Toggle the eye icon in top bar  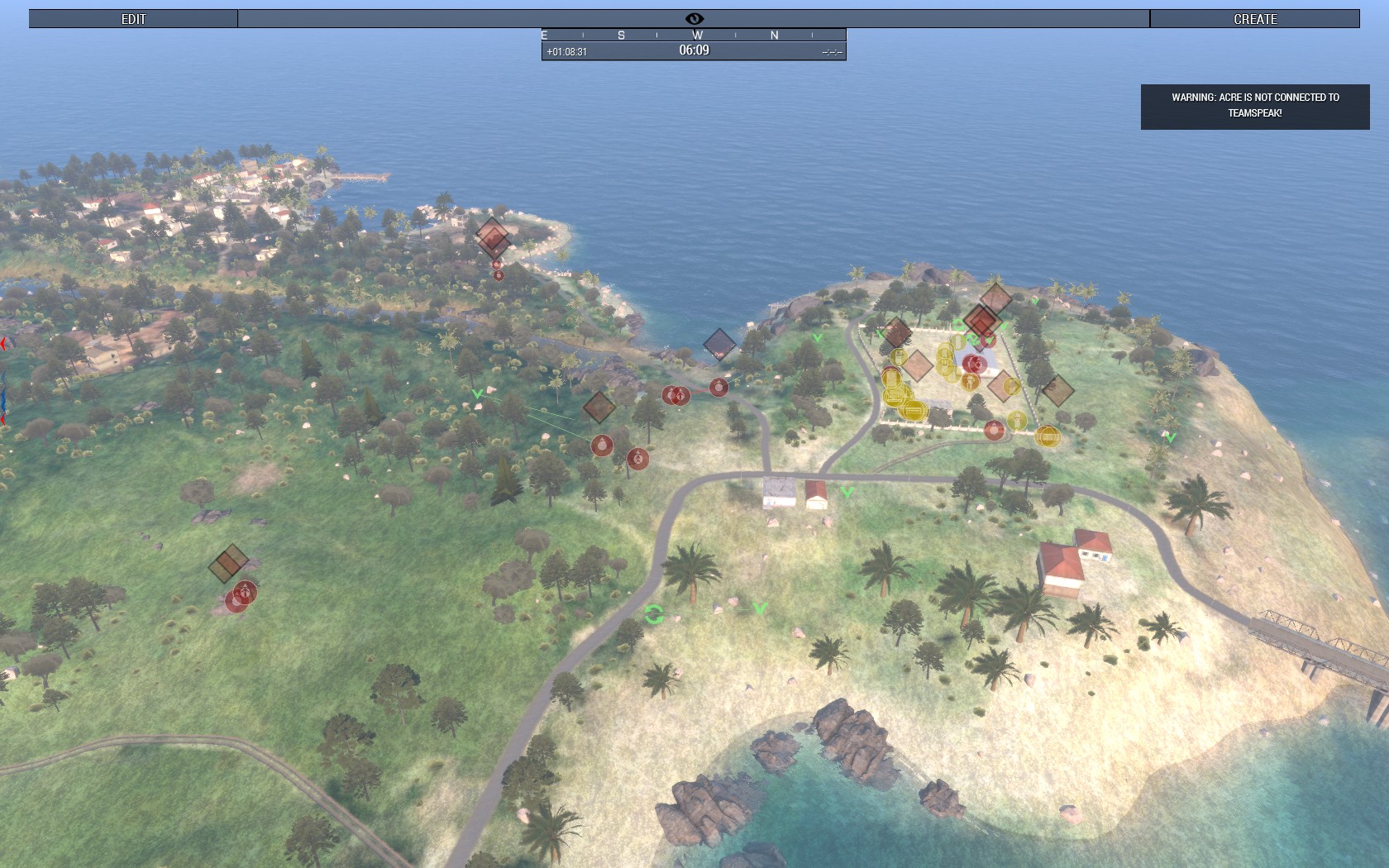click(x=694, y=19)
